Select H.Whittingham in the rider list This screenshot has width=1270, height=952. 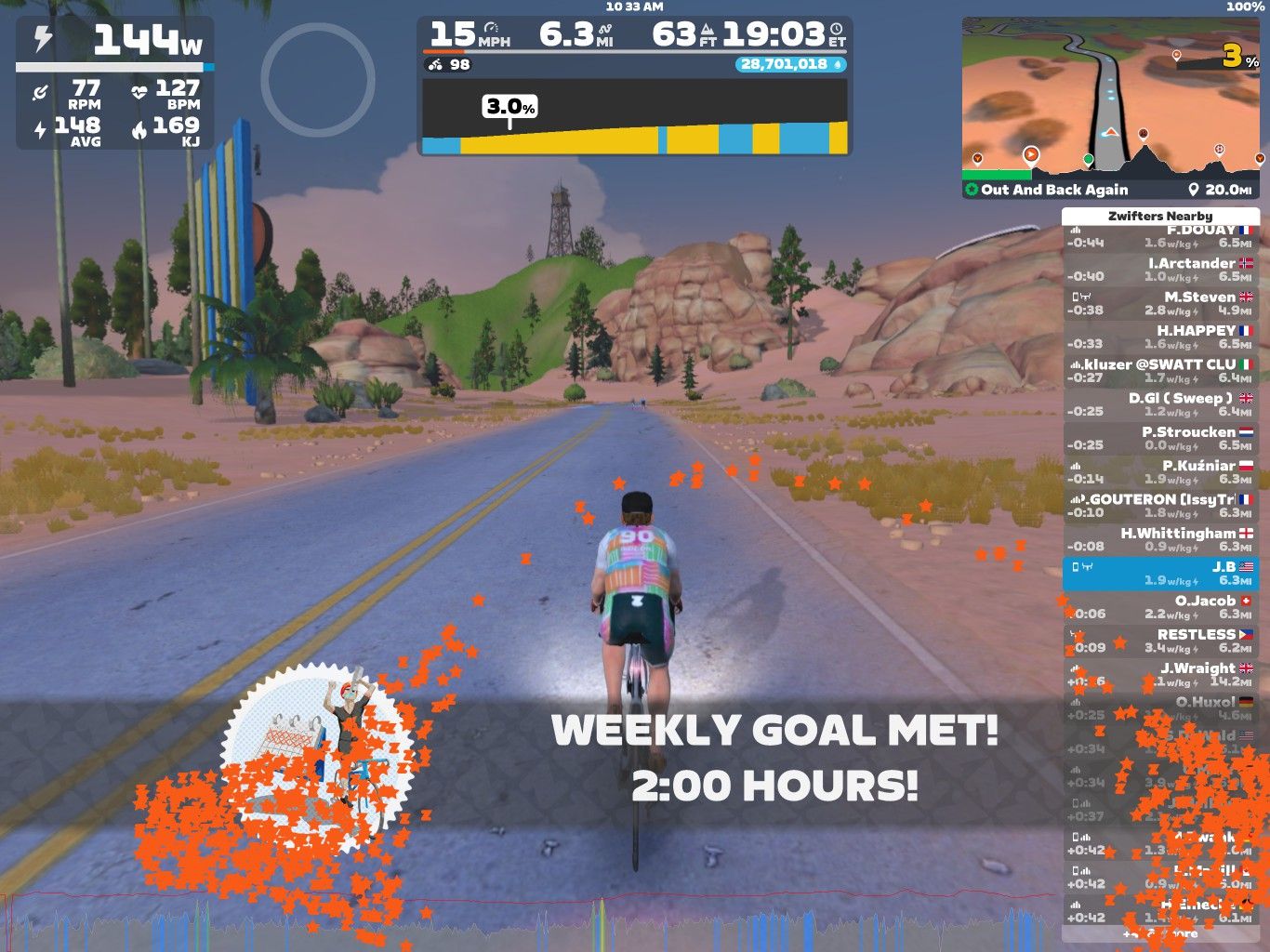click(1160, 539)
